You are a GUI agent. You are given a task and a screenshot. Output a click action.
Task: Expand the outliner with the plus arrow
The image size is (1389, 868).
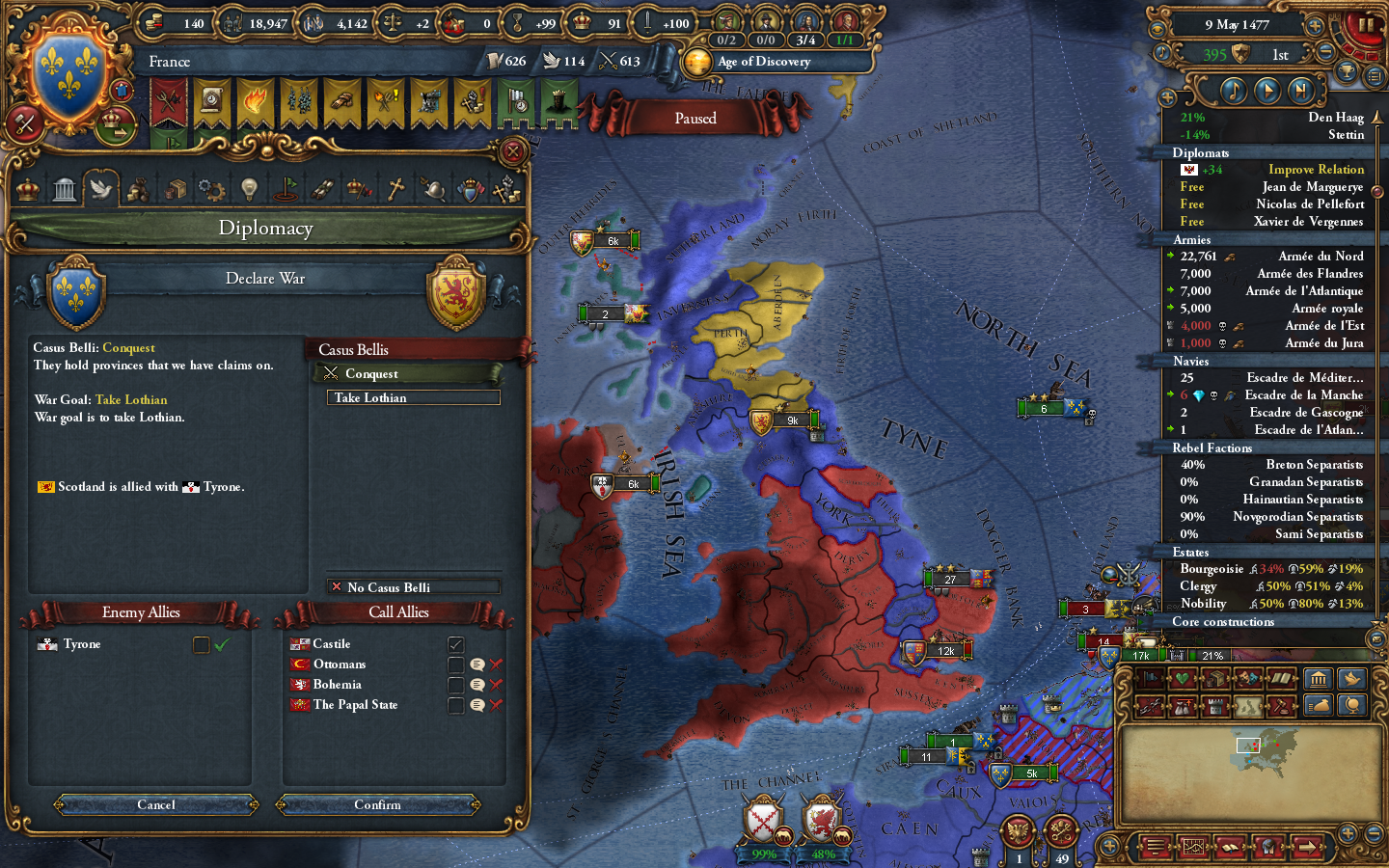1168,96
